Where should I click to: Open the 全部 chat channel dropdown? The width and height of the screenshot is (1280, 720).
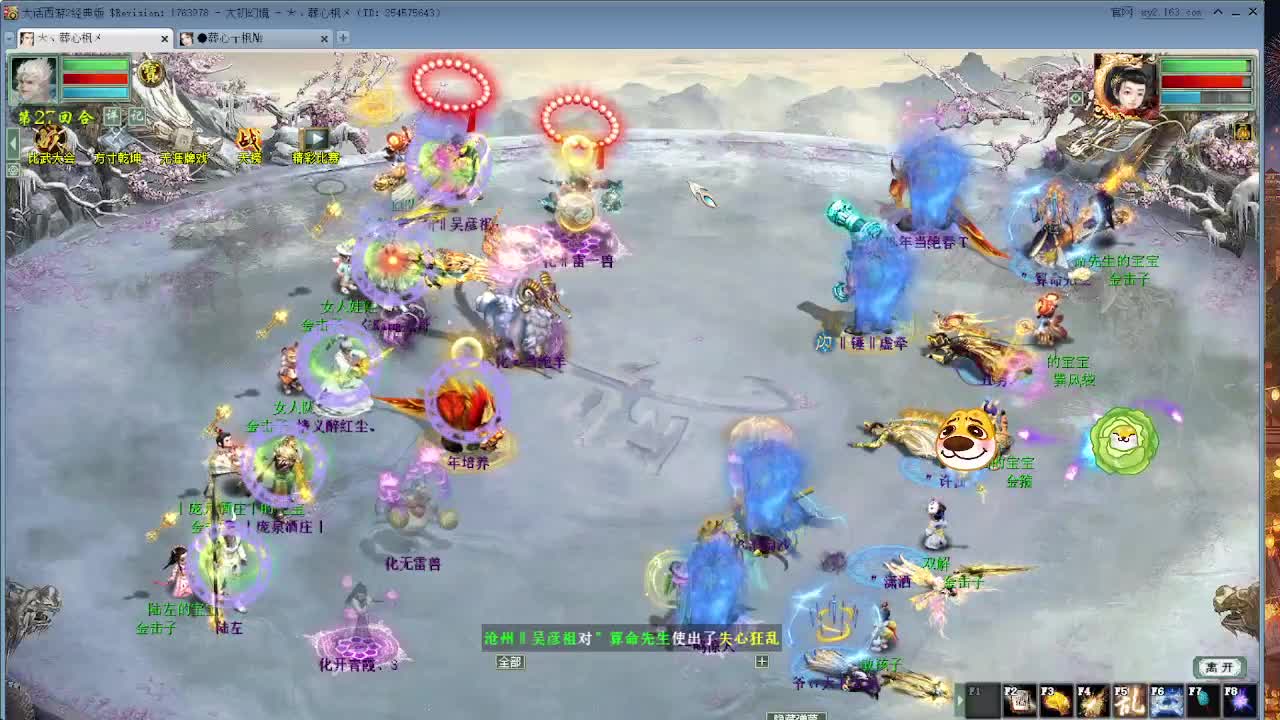click(510, 662)
